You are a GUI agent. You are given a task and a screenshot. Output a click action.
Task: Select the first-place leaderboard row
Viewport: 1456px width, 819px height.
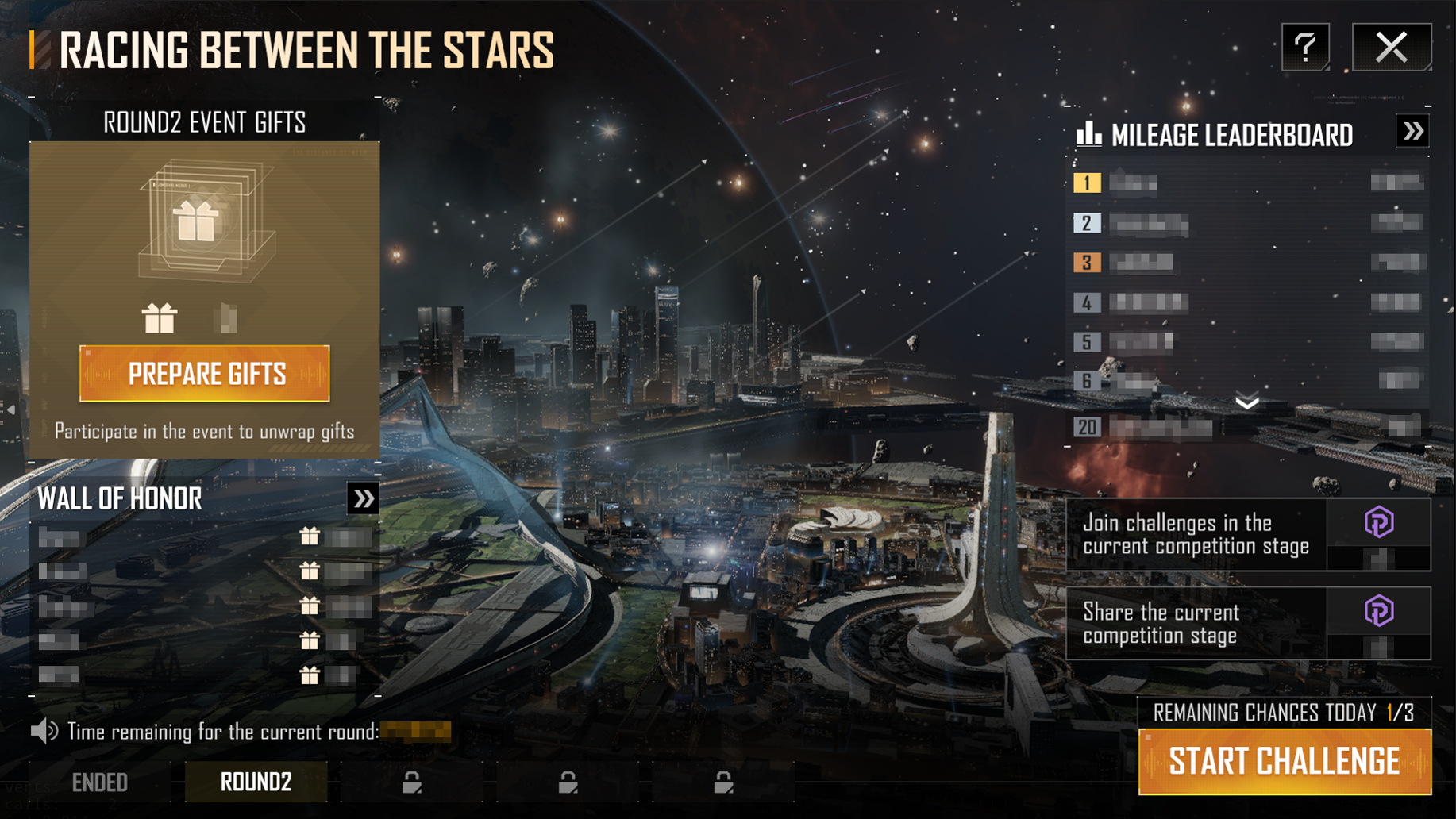(1247, 183)
